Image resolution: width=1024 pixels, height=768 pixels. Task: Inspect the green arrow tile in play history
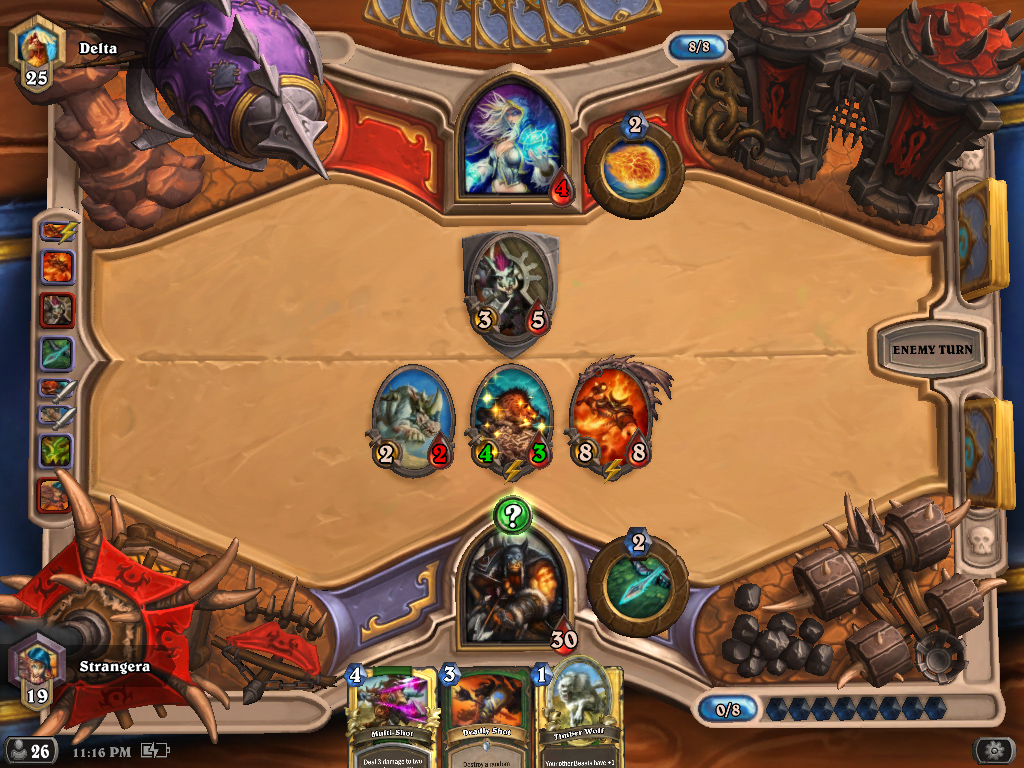pos(56,352)
